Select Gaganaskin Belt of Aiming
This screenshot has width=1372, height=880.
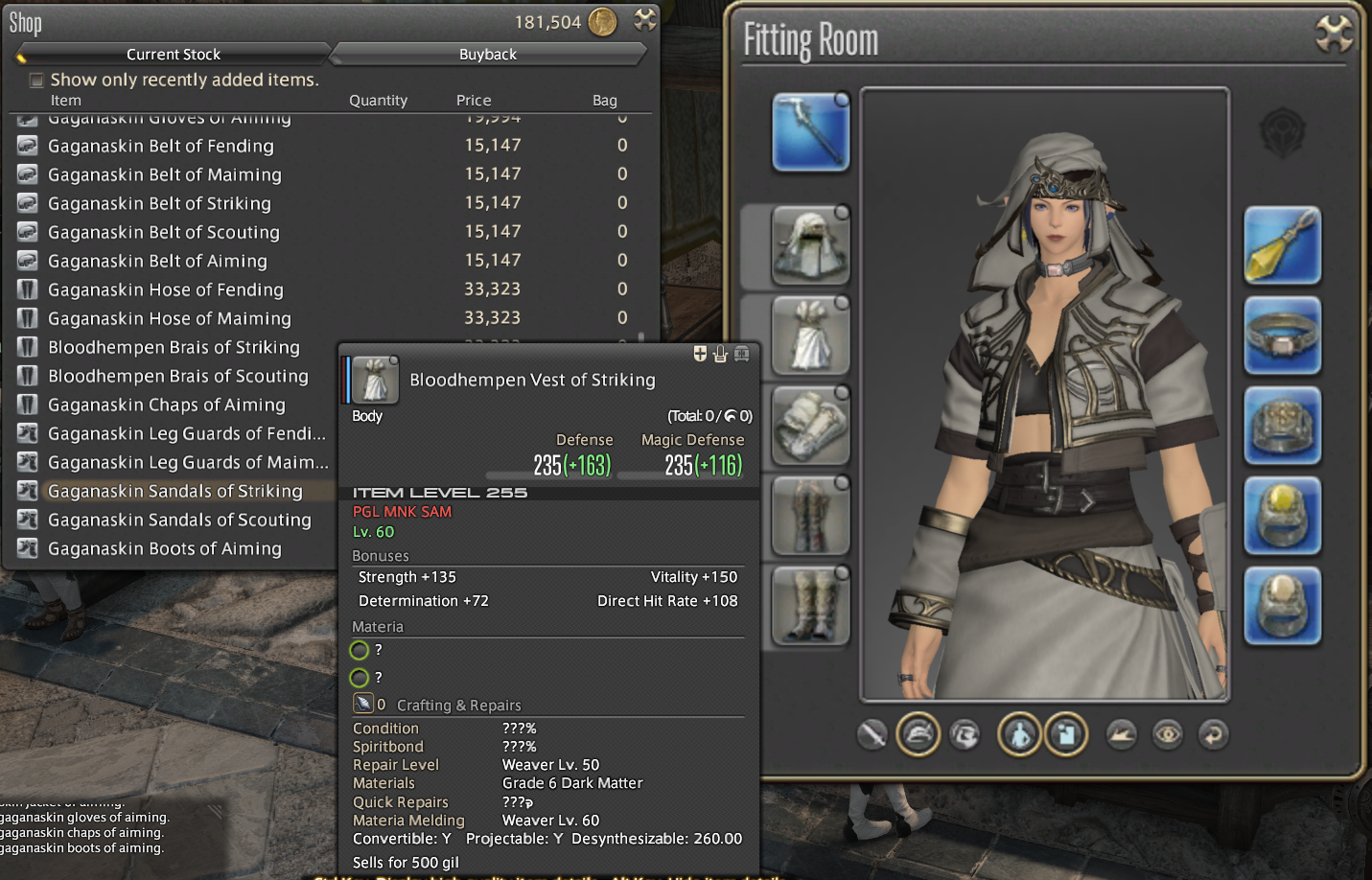tap(157, 261)
